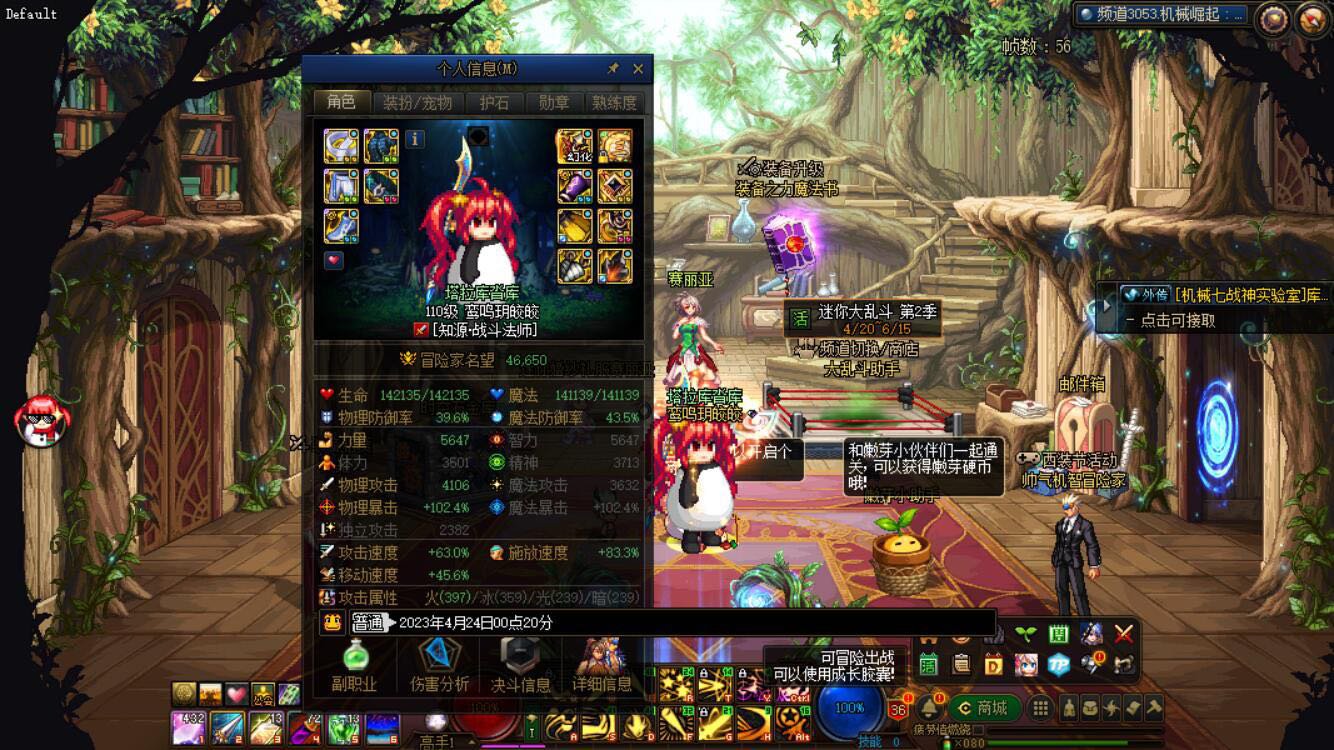
Task: Click the notification bell icon
Action: (929, 708)
